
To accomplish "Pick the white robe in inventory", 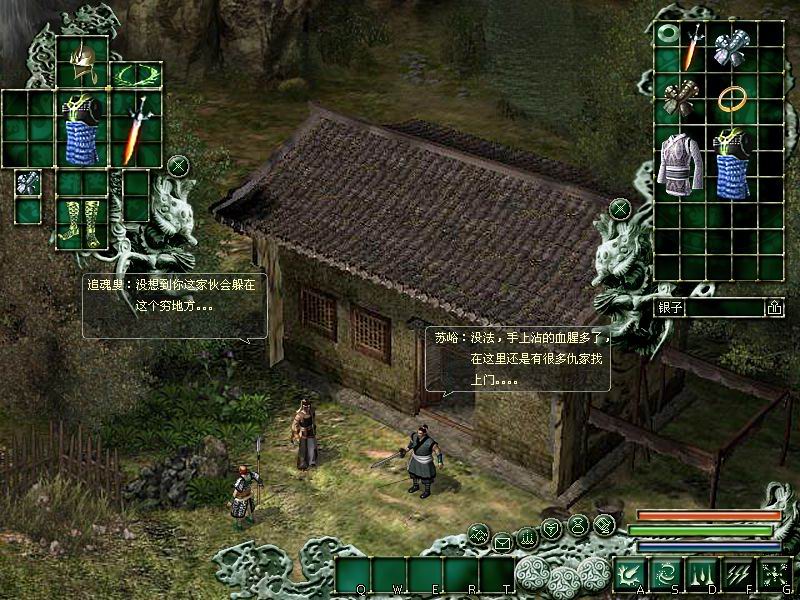I will point(679,165).
